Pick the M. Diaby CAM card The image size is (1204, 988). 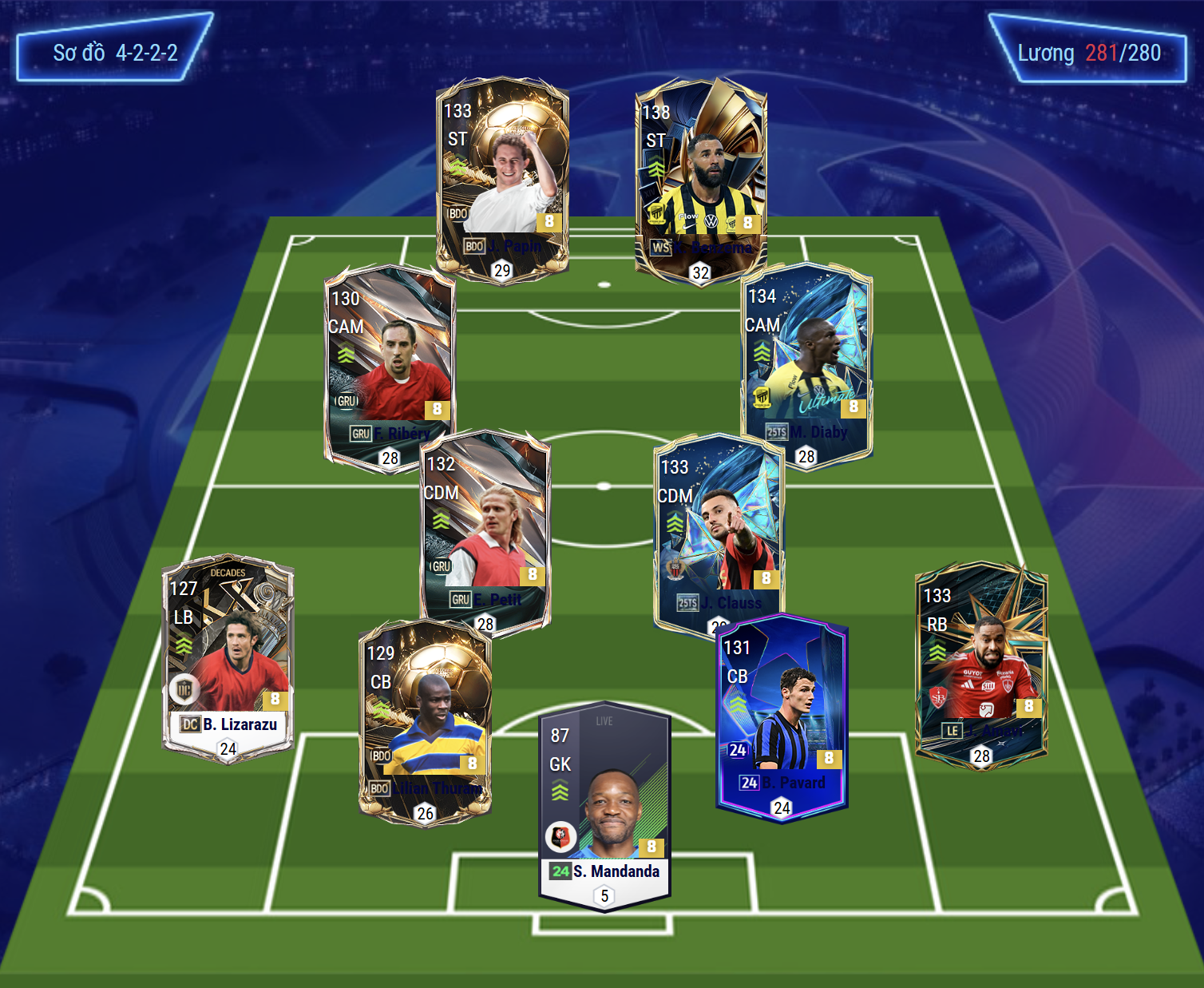806,364
